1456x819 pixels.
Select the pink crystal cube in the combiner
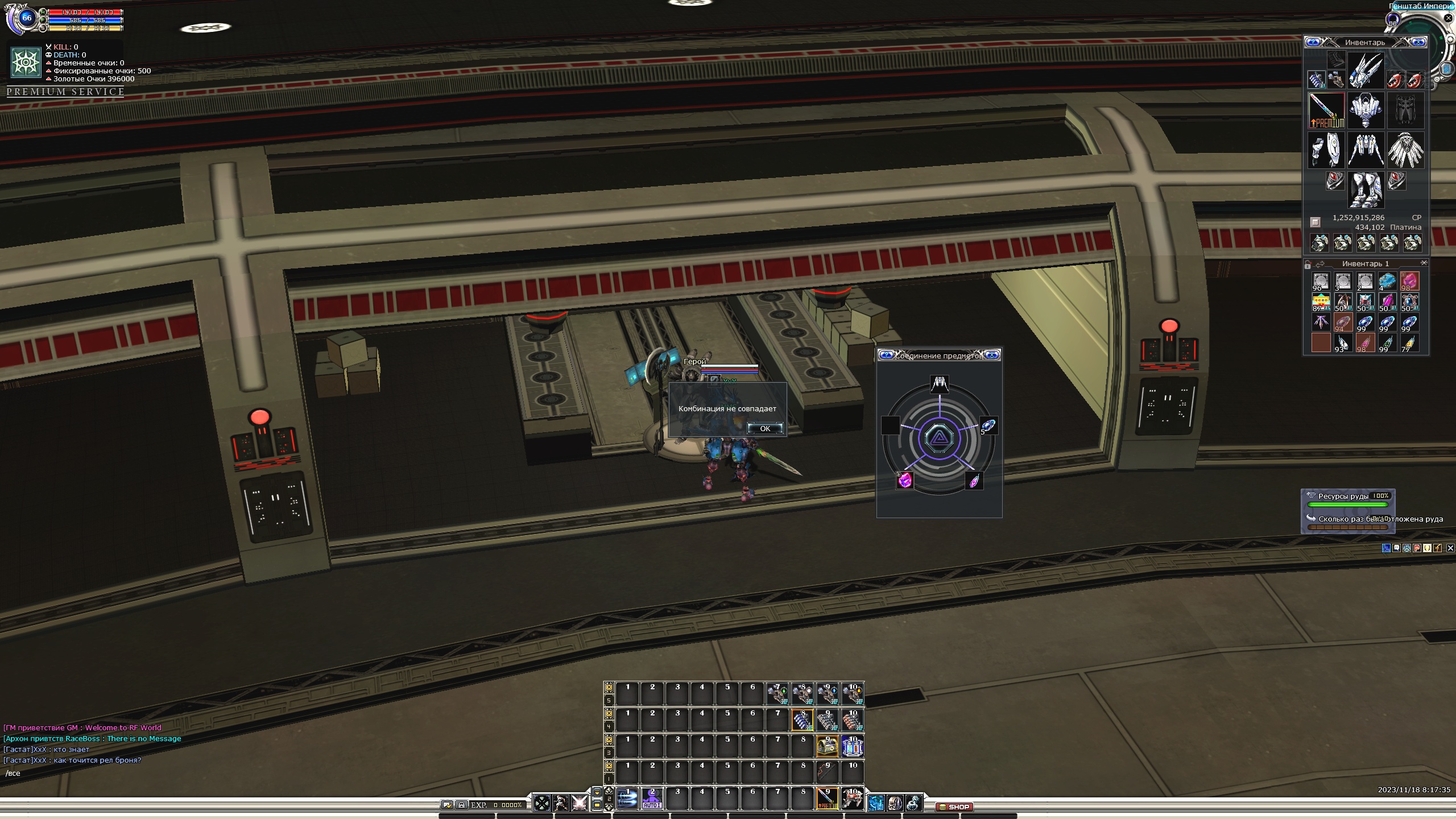(905, 481)
